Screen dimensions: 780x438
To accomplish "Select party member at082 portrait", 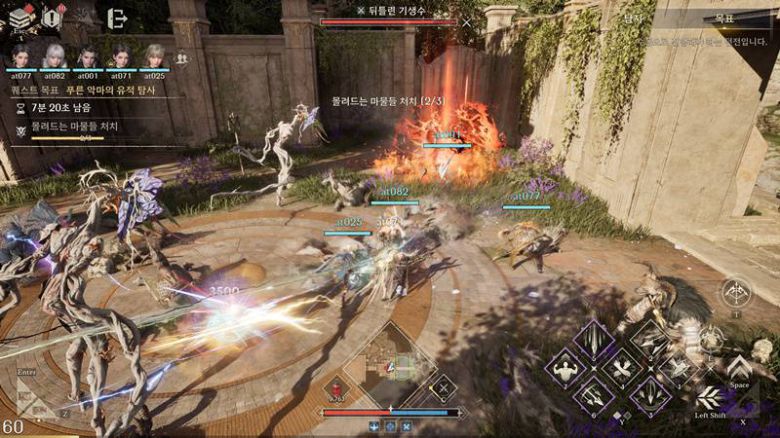I will click(x=55, y=56).
